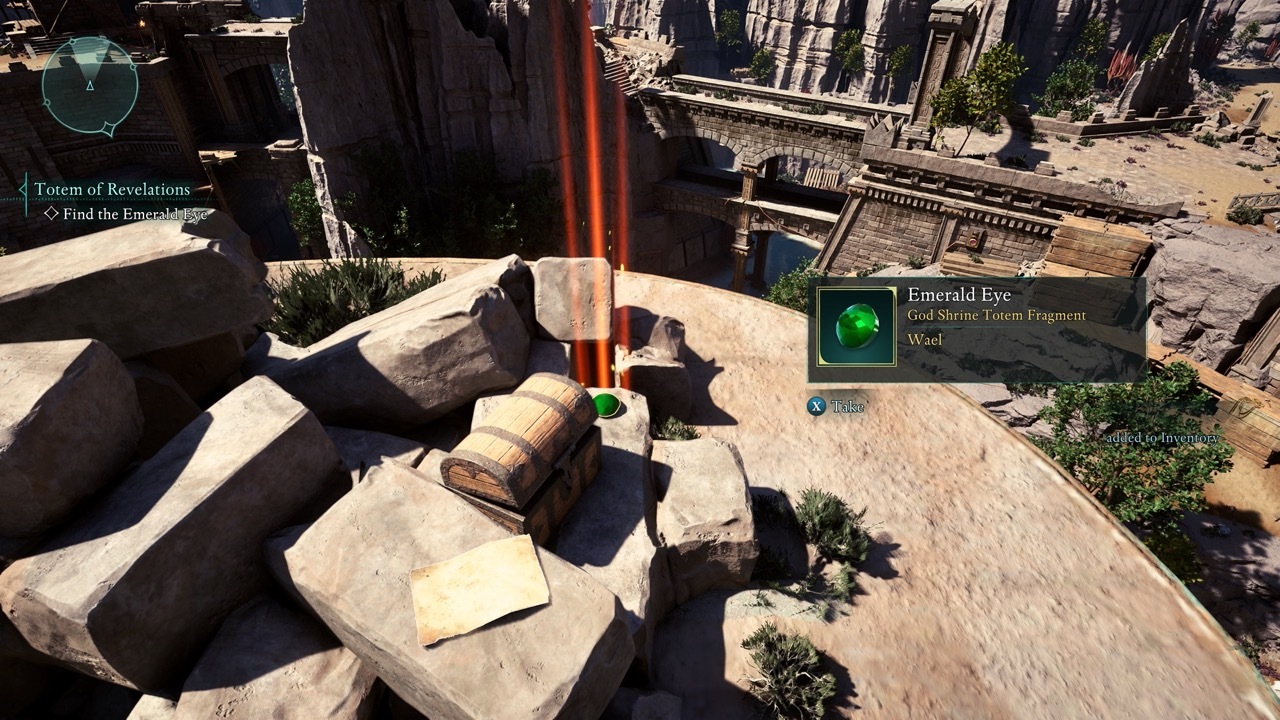This screenshot has width=1280, height=720.
Task: Select the Find the Emerald Eye objective
Action: coord(134,214)
